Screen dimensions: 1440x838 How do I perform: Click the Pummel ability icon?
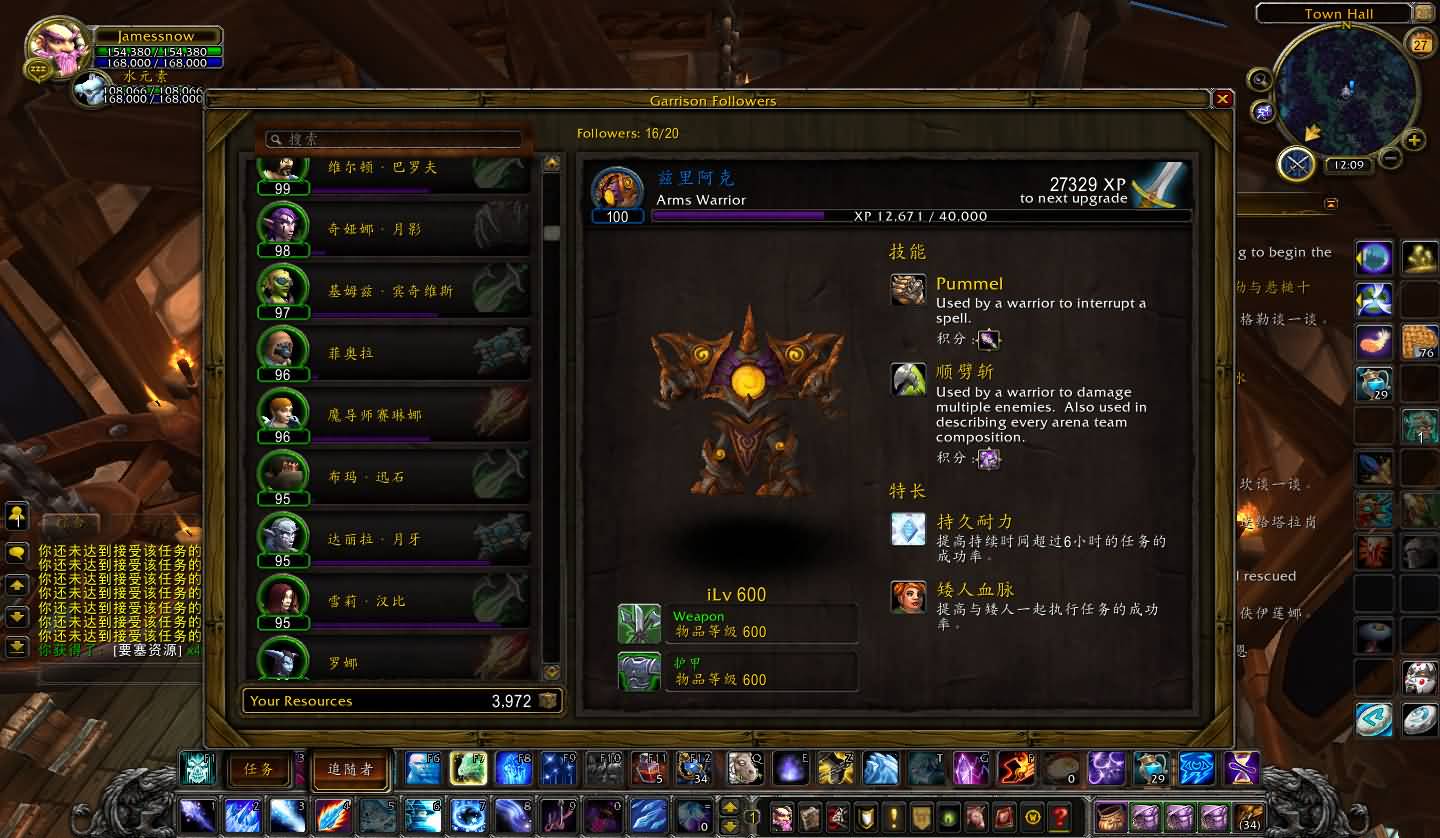(x=908, y=290)
